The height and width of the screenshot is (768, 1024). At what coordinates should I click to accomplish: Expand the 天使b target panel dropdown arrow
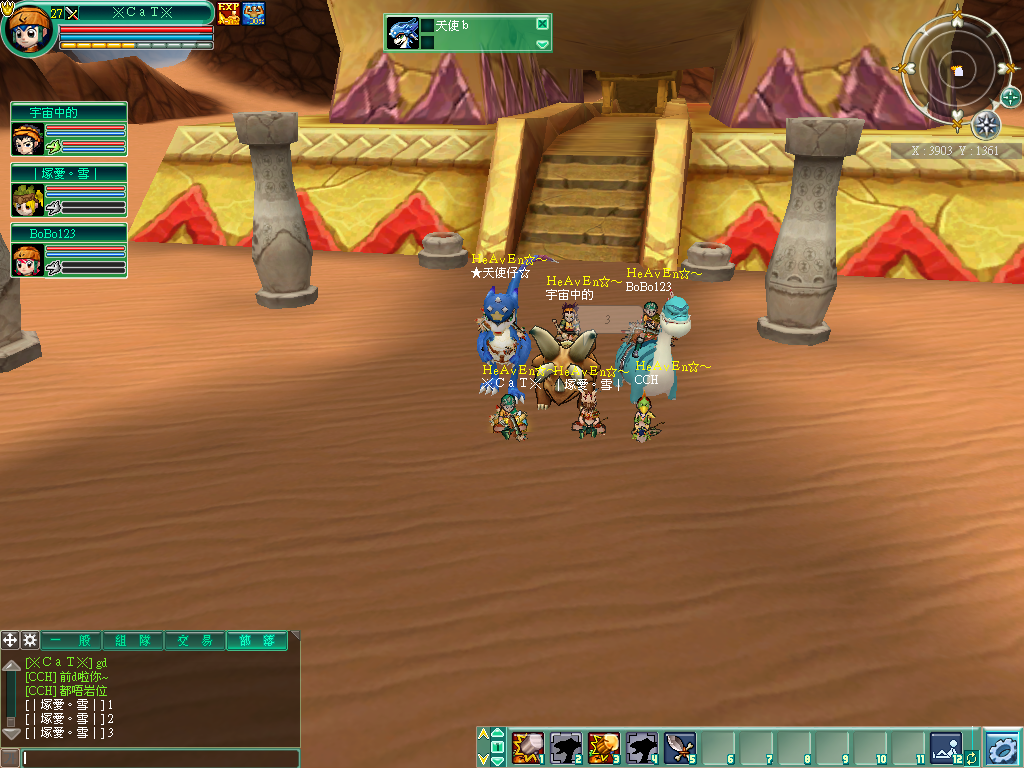click(542, 44)
